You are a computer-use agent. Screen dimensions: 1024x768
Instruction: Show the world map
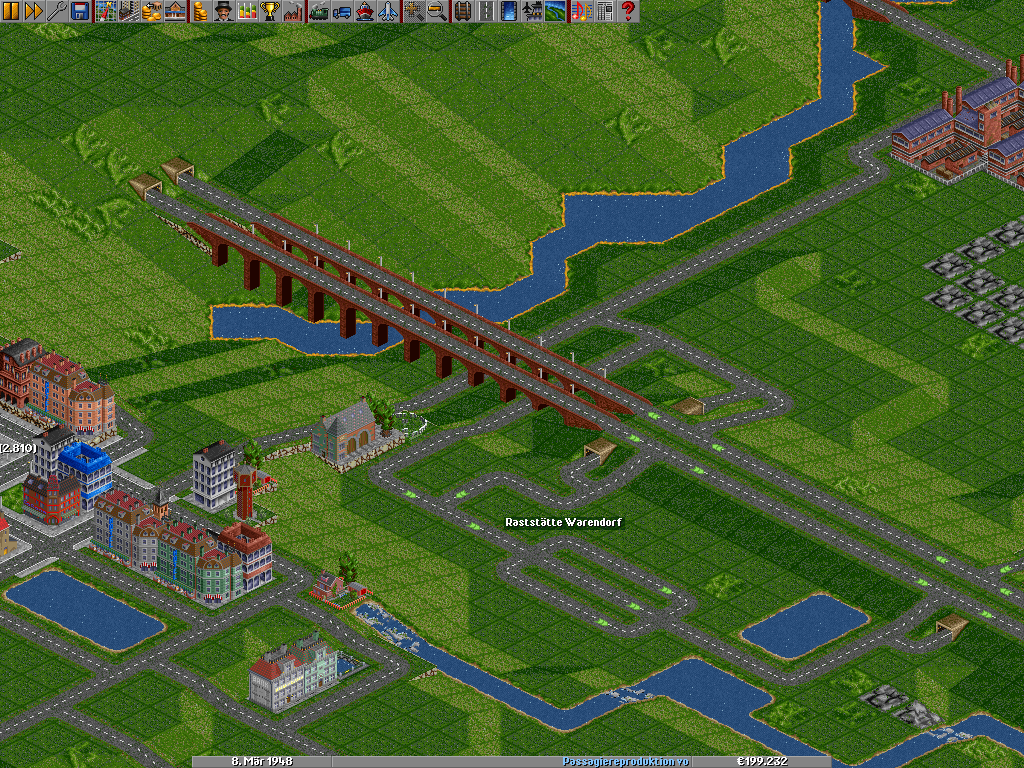tap(105, 11)
